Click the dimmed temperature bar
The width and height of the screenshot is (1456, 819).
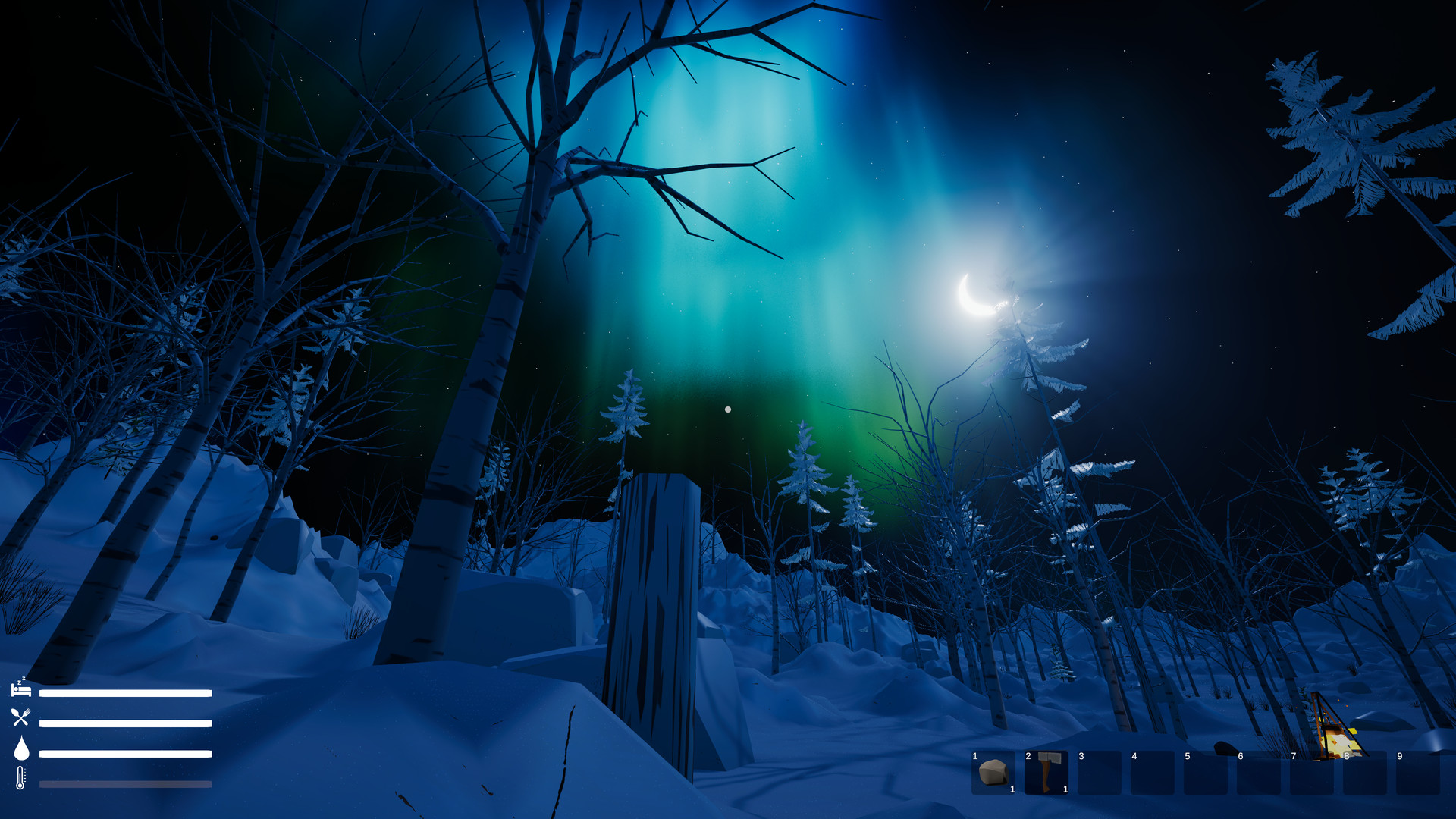coord(125,783)
